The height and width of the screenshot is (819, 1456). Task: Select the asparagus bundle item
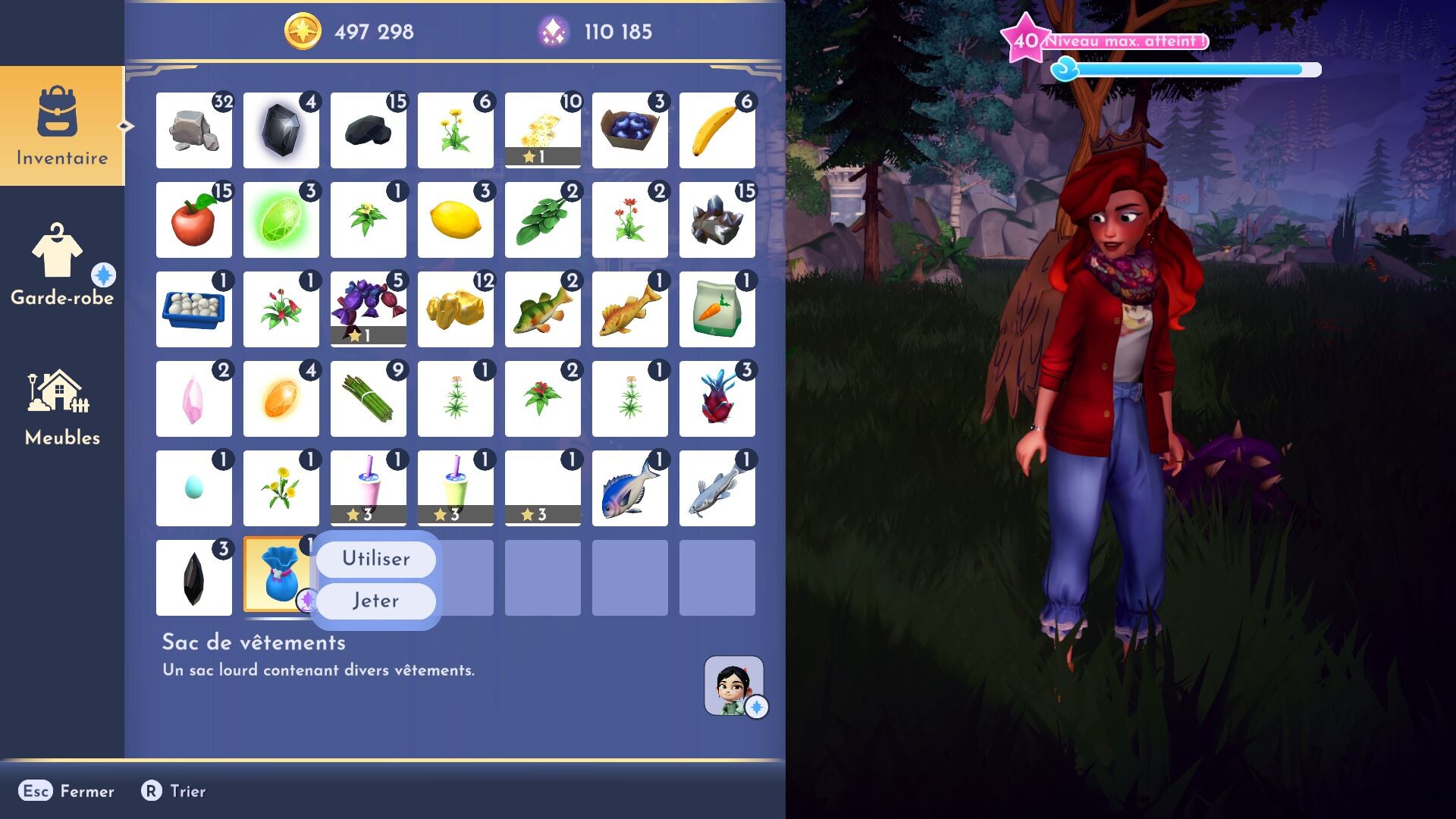click(x=368, y=398)
